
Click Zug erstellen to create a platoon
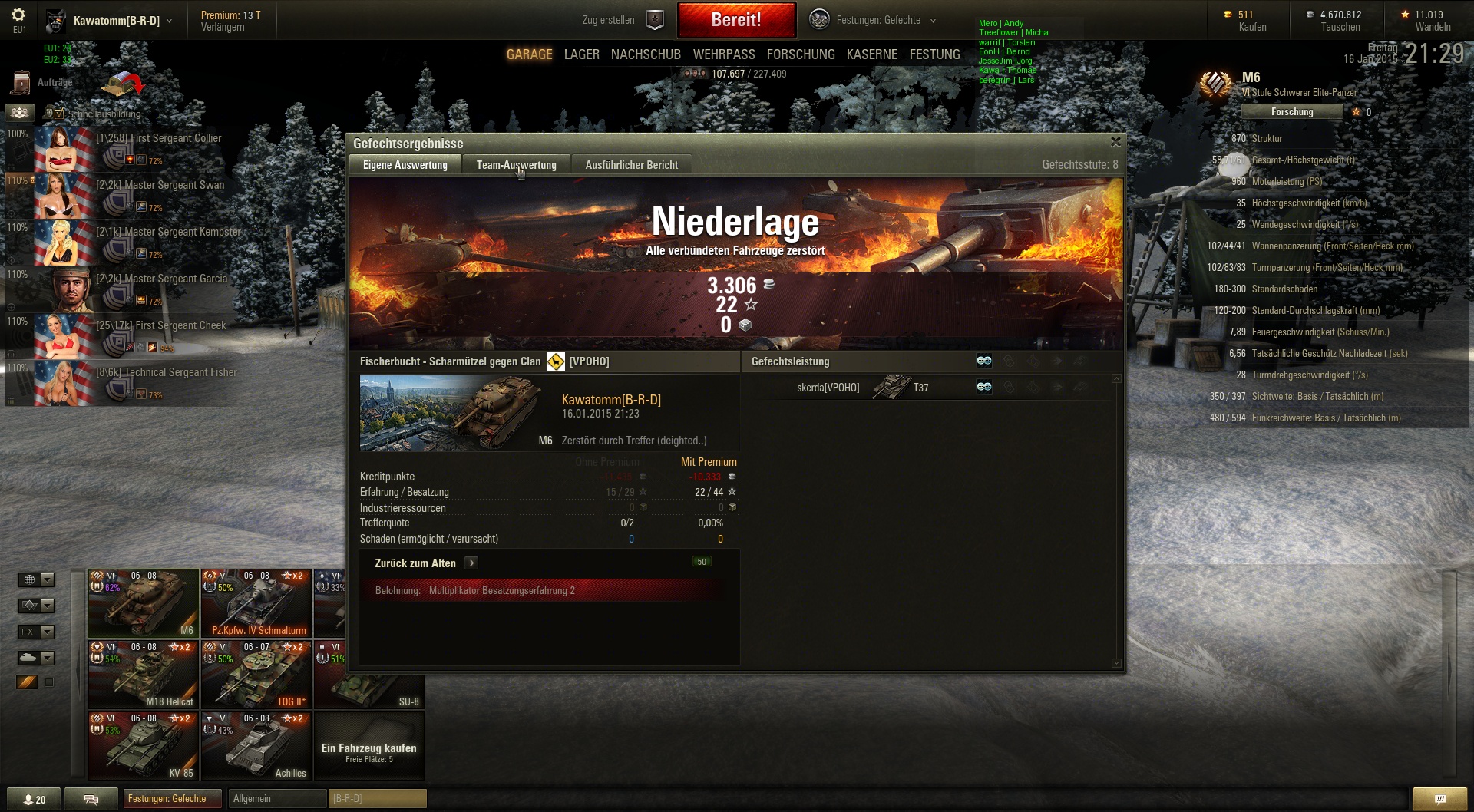[622, 21]
